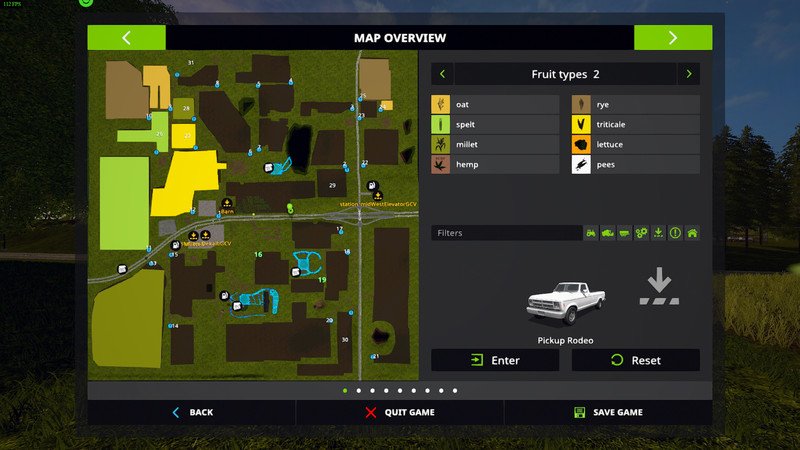Enter the Pickup Rodeo vehicle
800x450 pixels.
[x=495, y=360]
